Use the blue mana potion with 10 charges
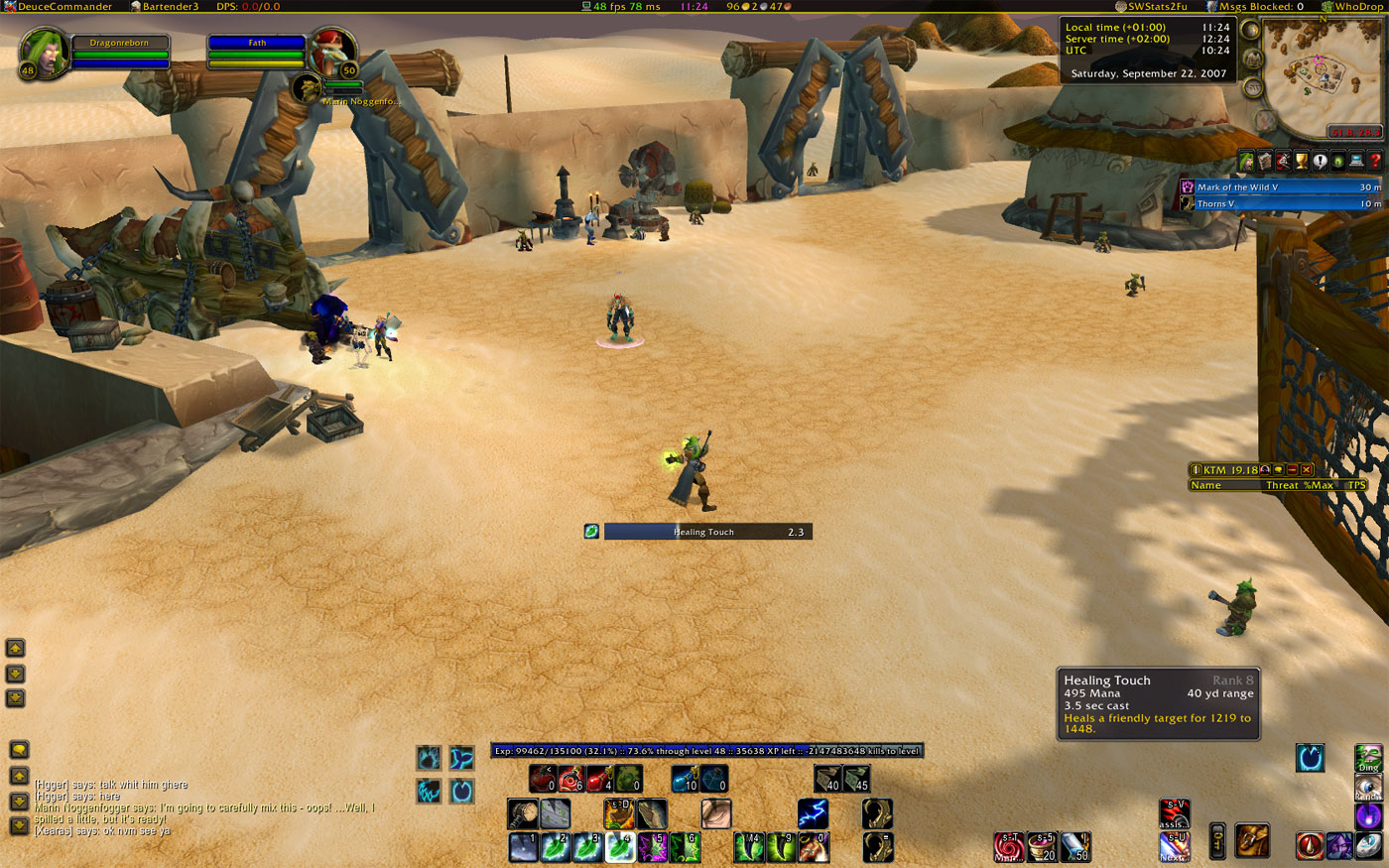 (685, 779)
